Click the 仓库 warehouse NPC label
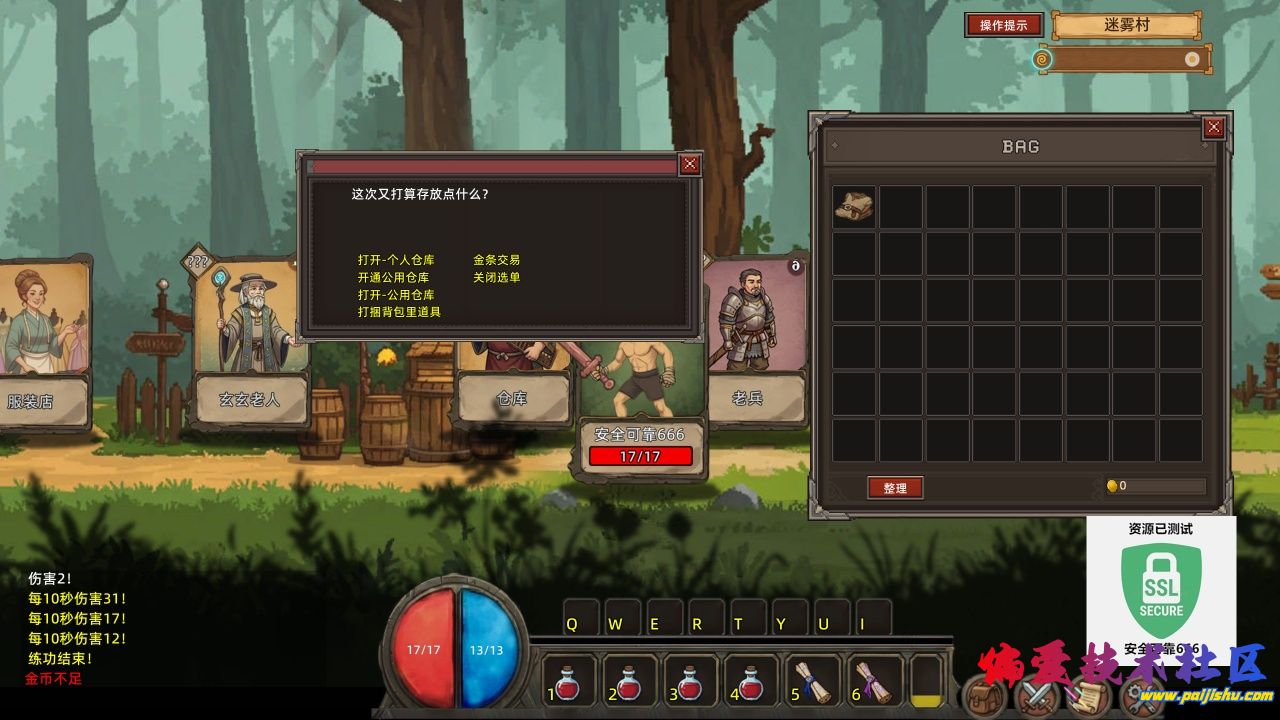Image resolution: width=1280 pixels, height=720 pixels. click(511, 398)
